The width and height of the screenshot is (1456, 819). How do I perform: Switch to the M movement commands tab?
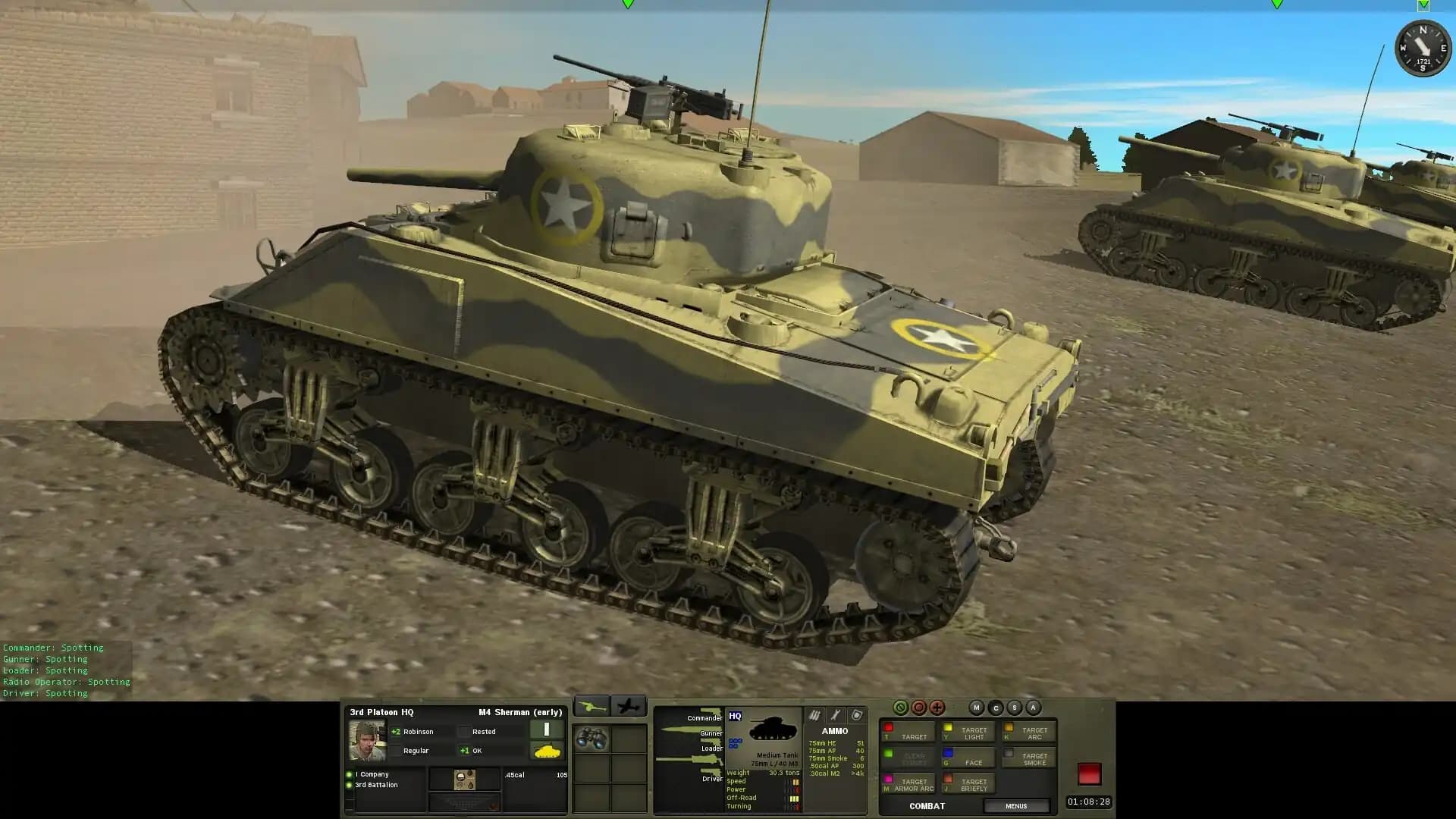[x=977, y=708]
